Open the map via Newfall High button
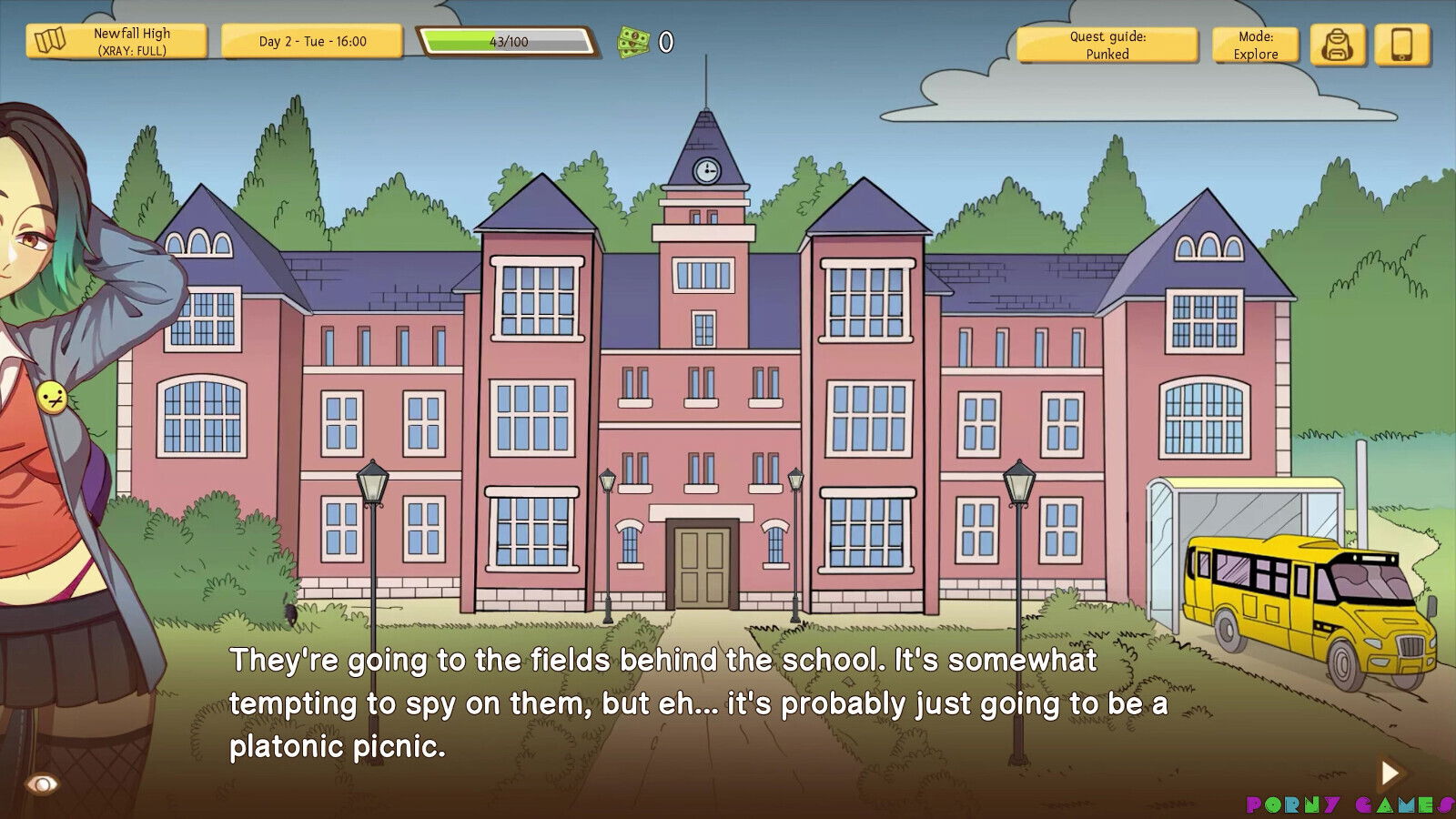 116,42
